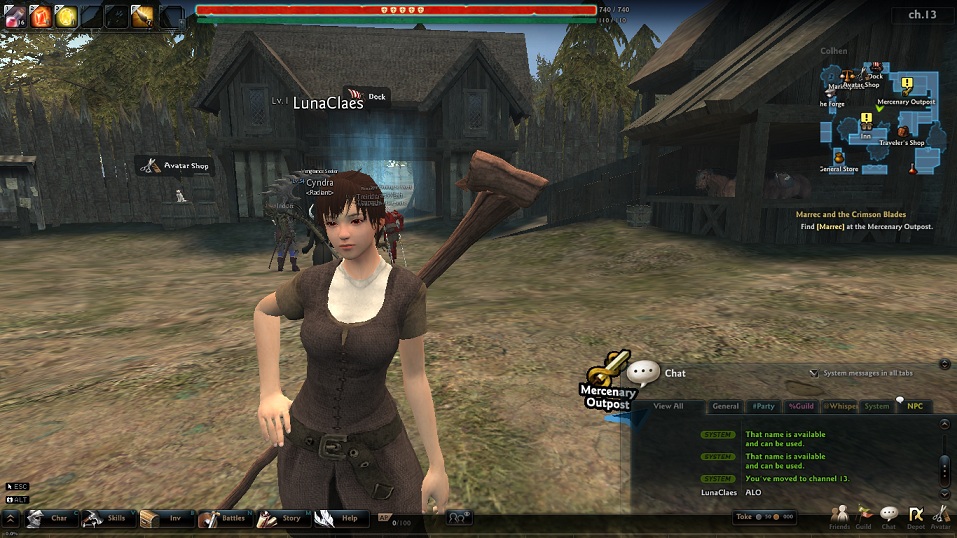957x538 pixels.
Task: Toggle System messages in all tabs checkbox
Action: [x=814, y=373]
